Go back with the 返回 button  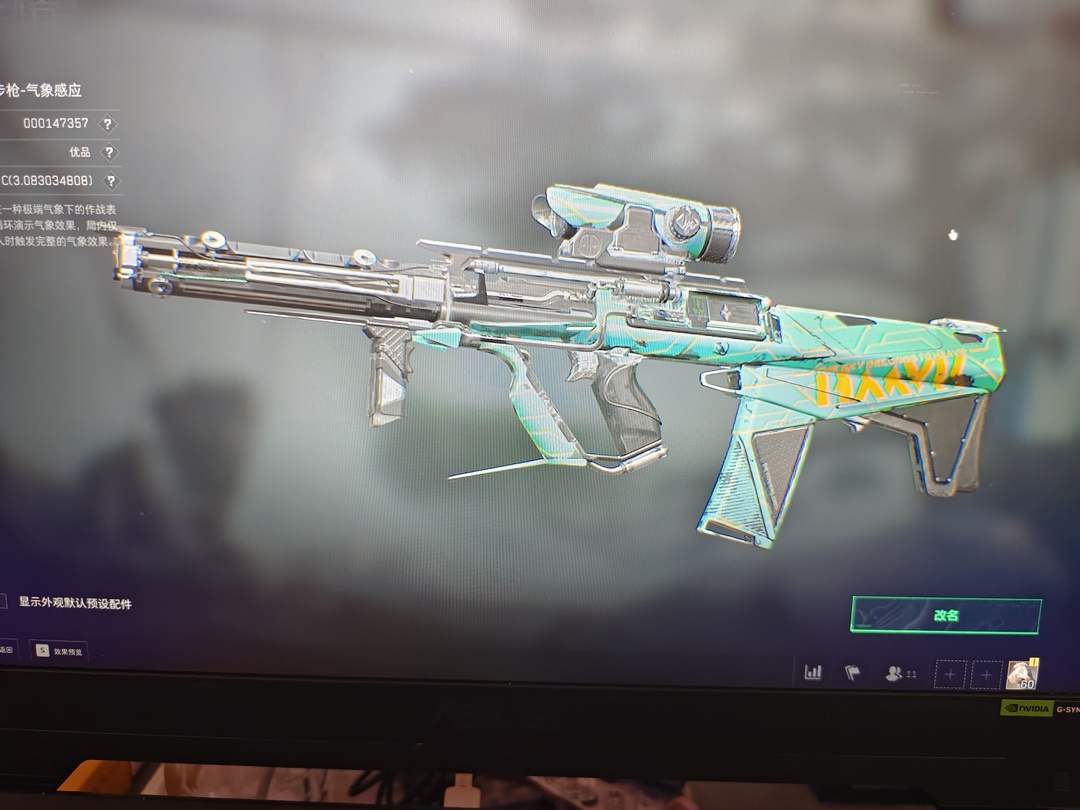click(6, 651)
